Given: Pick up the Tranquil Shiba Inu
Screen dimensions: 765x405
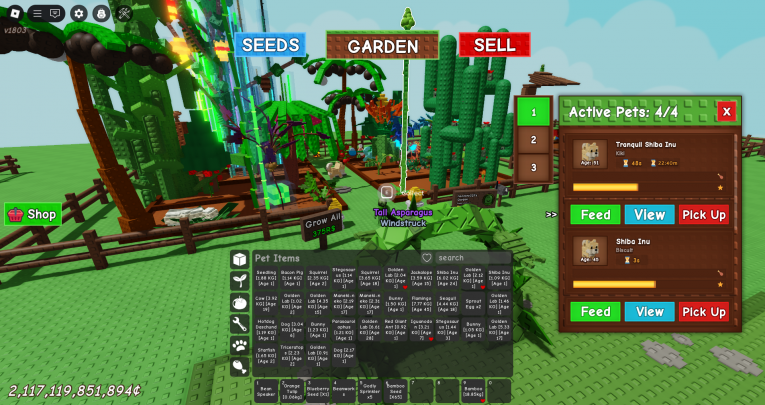Looking at the screenshot, I should [x=704, y=215].
